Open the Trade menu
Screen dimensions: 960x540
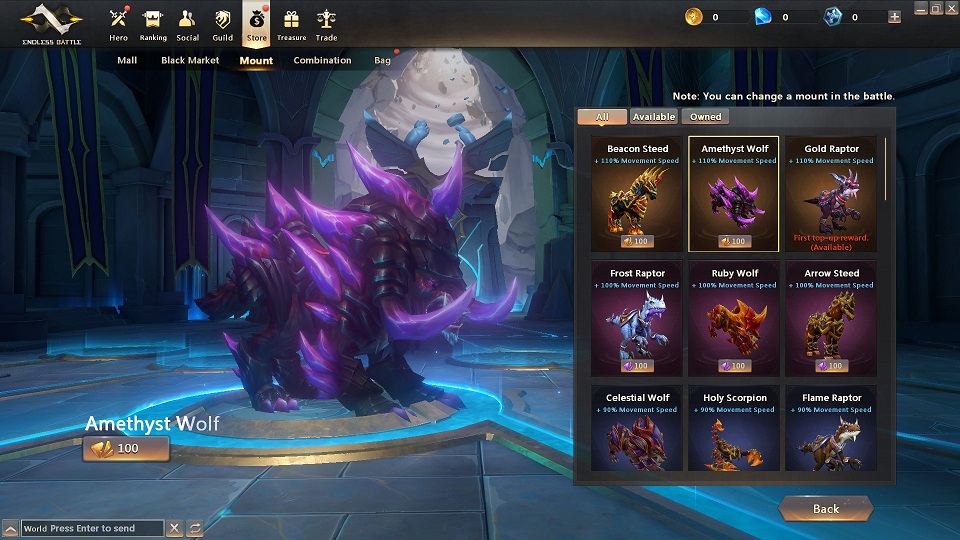pyautogui.click(x=326, y=24)
